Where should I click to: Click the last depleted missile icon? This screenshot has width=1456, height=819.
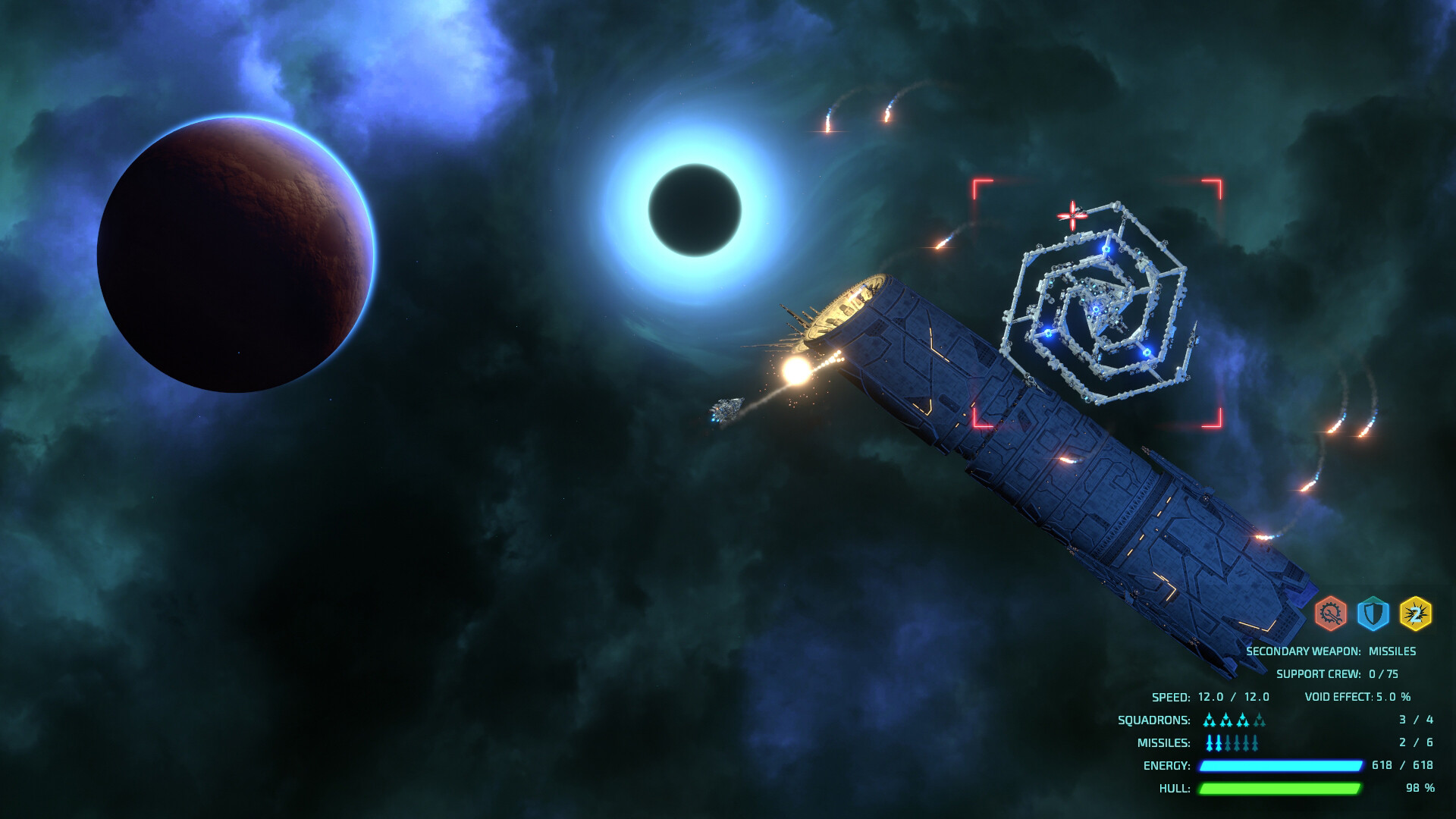pos(1254,743)
